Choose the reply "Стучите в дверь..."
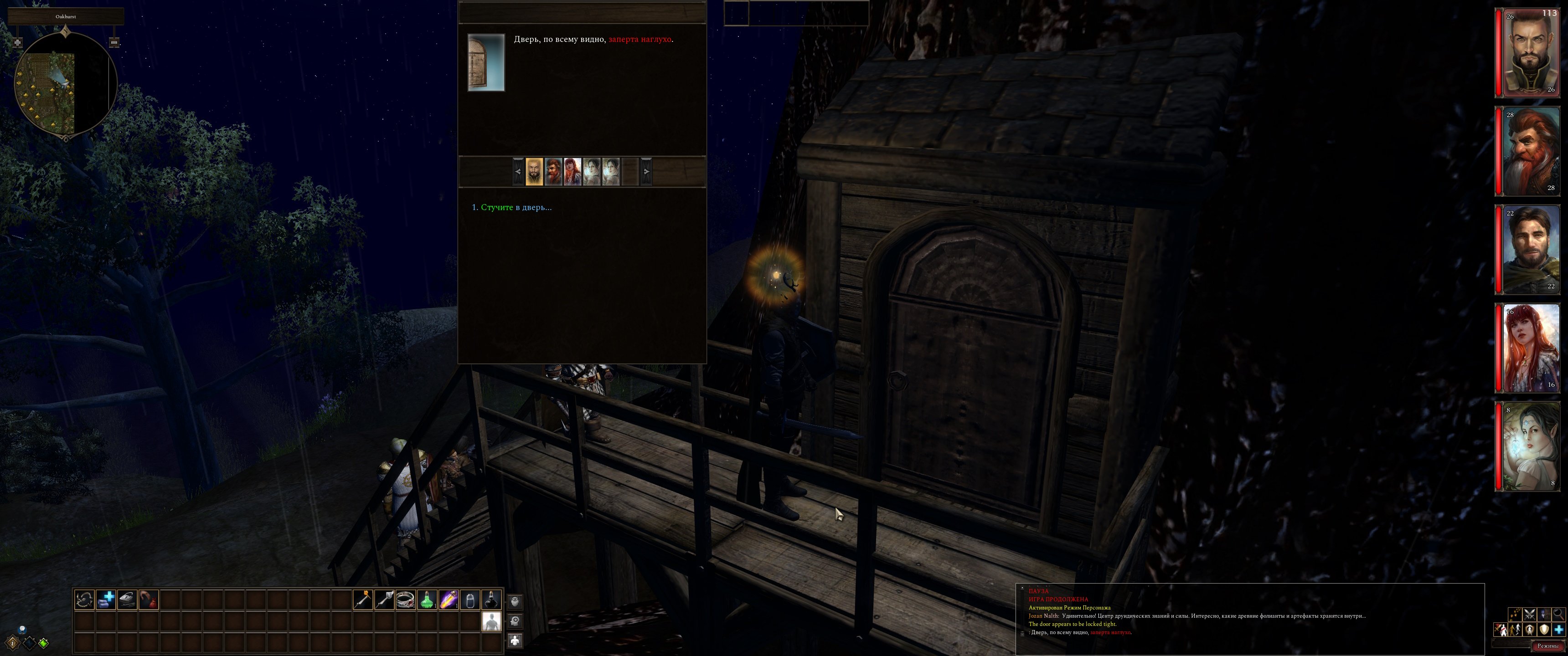This screenshot has width=1568, height=656. coord(516,208)
